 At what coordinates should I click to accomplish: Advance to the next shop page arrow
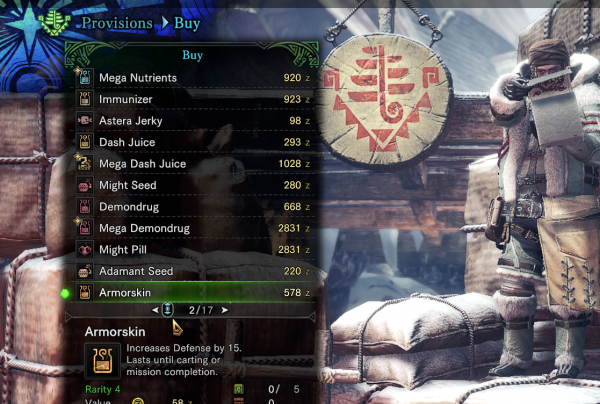point(224,311)
